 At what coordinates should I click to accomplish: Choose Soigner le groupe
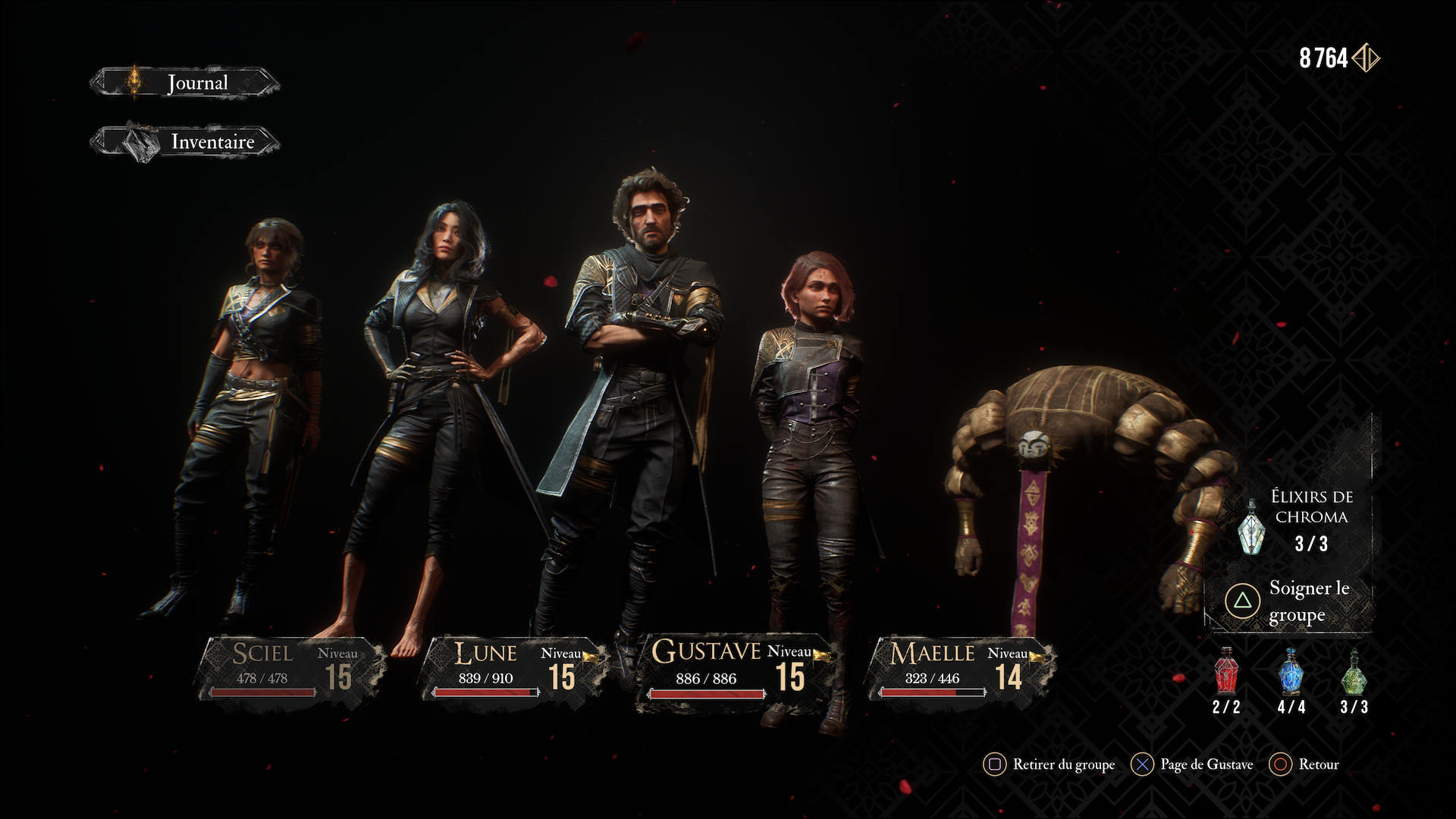click(1289, 601)
